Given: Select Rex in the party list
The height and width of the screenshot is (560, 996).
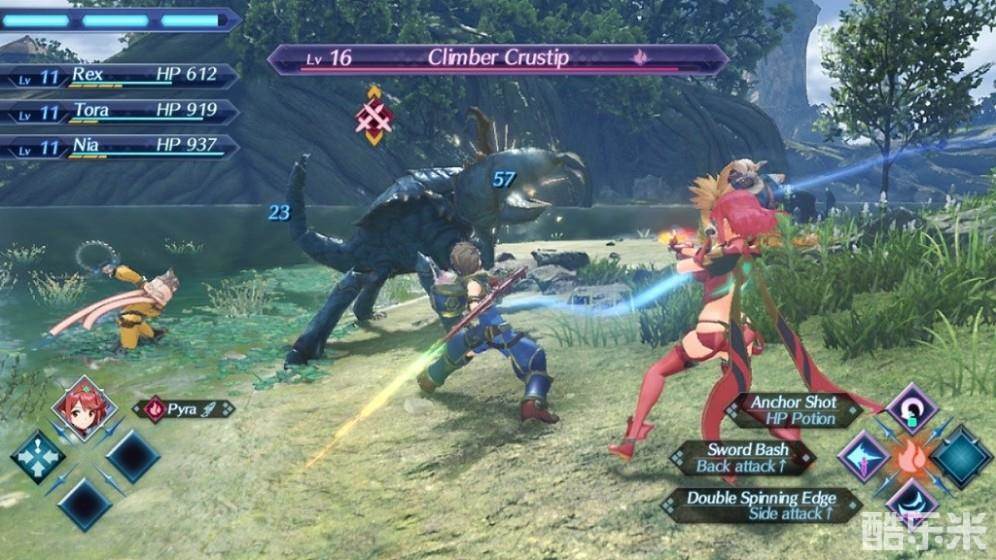Looking at the screenshot, I should 120,76.
